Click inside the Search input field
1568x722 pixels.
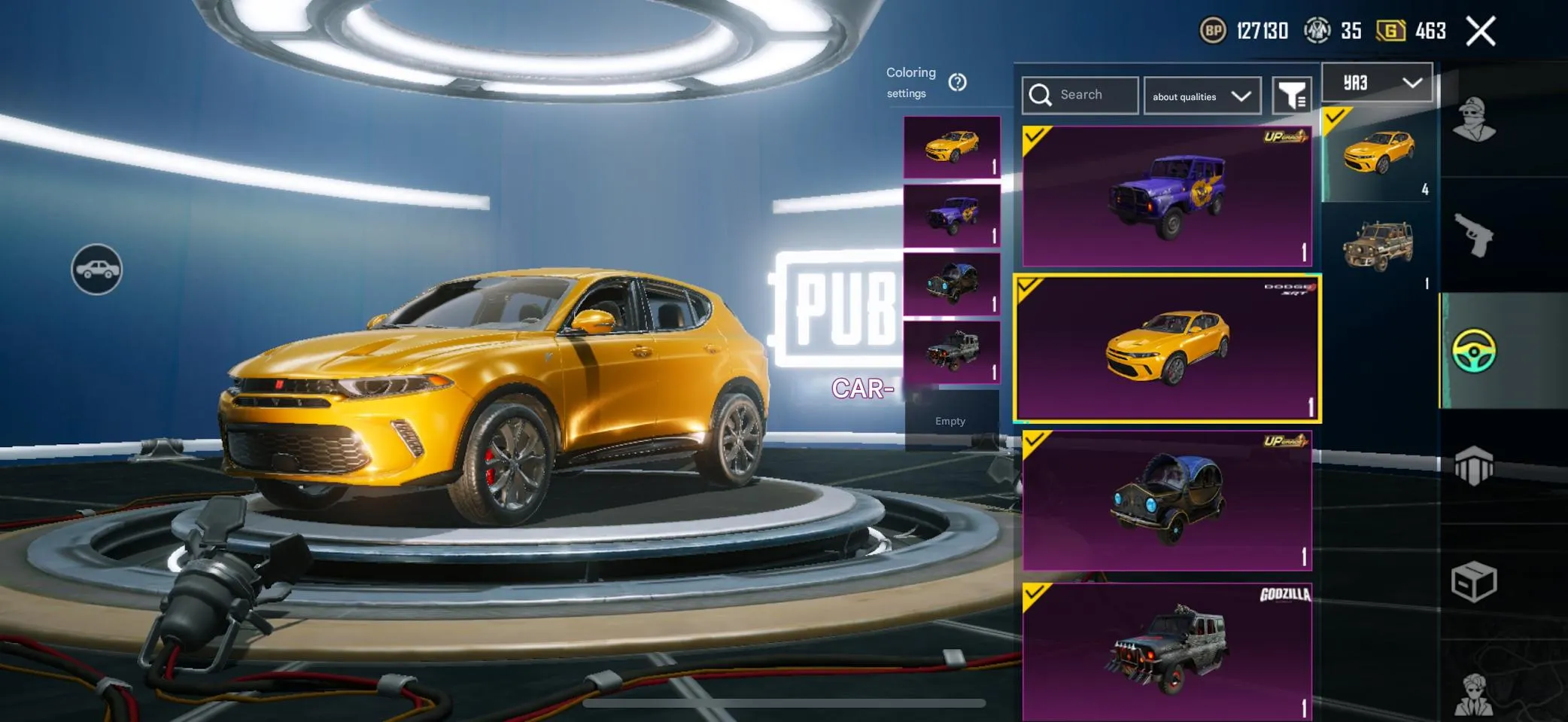pos(1083,95)
